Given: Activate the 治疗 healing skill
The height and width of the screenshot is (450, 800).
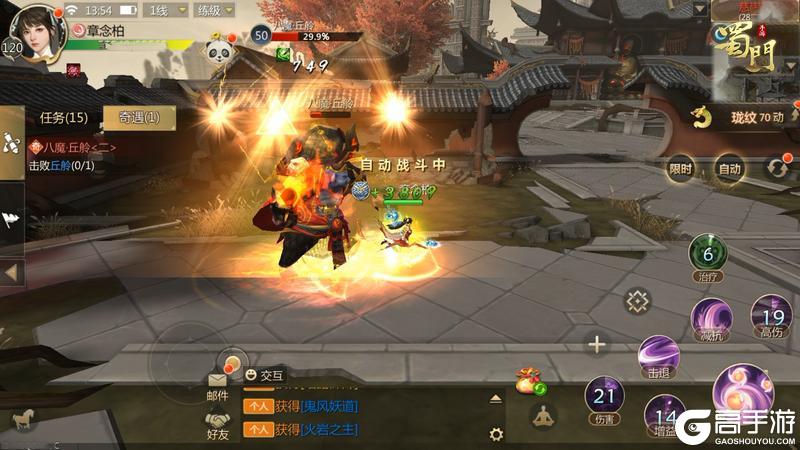Looking at the screenshot, I should (707, 257).
